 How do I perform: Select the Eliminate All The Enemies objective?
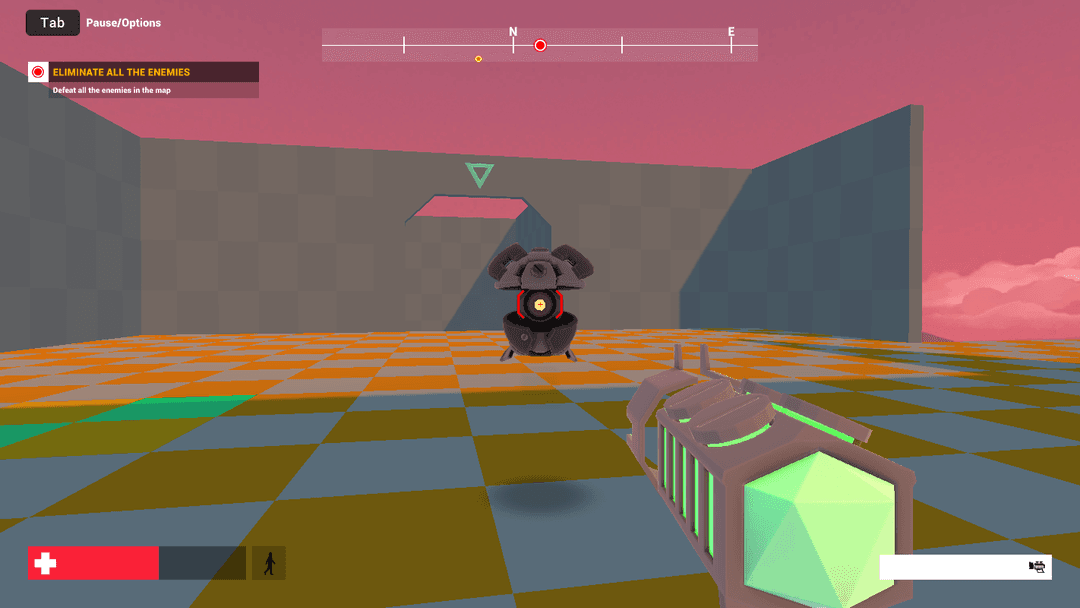tap(121, 72)
